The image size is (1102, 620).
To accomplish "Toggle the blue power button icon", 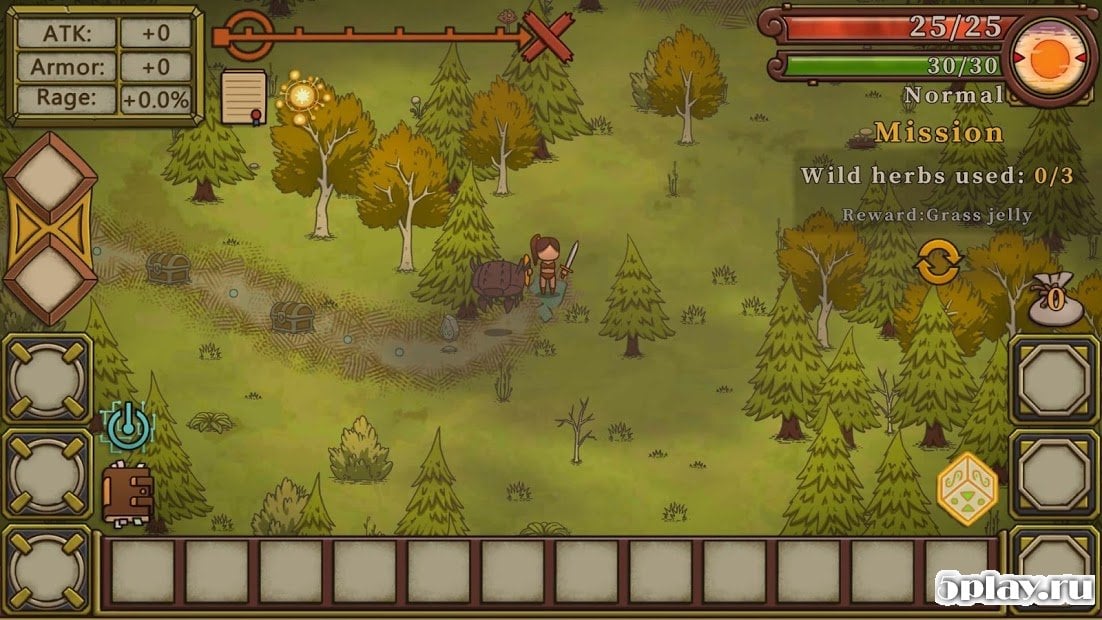I will tap(127, 427).
